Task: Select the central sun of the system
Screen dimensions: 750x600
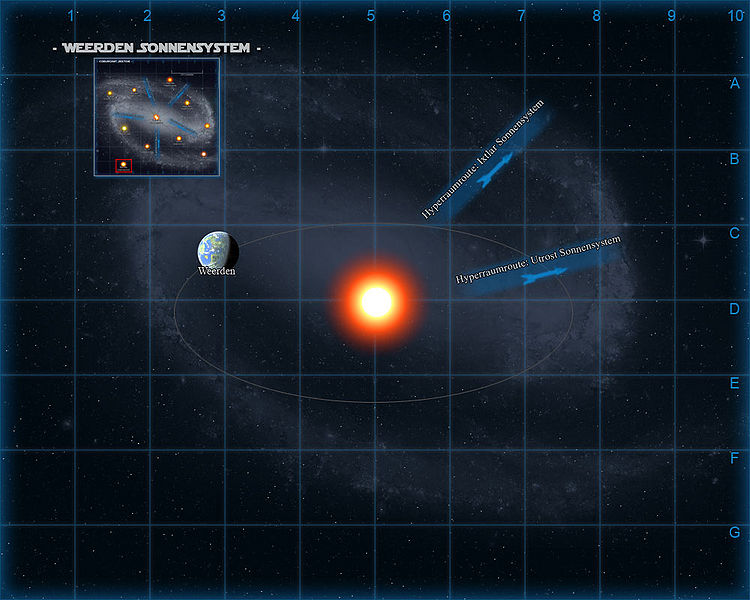Action: pyautogui.click(x=376, y=301)
